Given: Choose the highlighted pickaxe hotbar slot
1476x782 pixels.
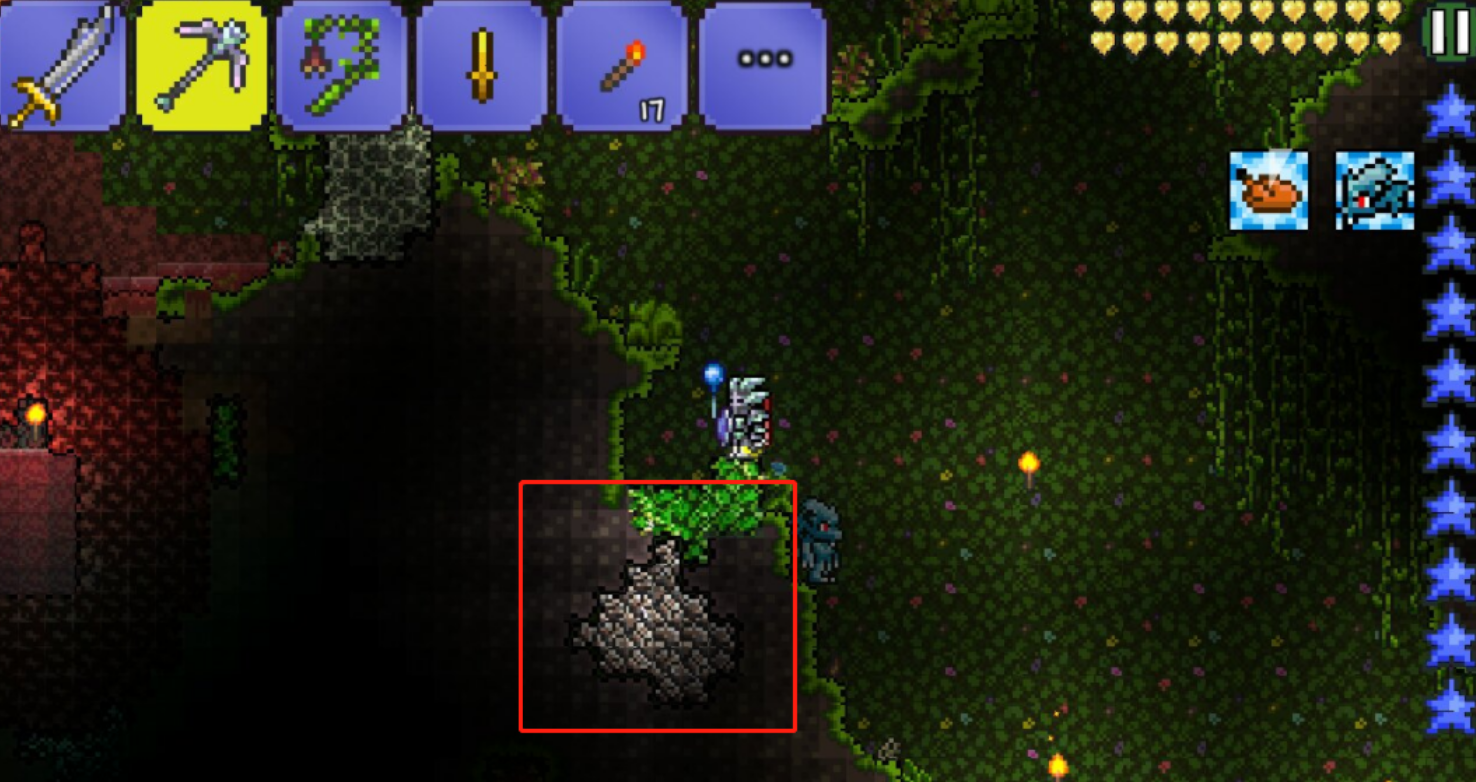Looking at the screenshot, I should click(x=202, y=66).
